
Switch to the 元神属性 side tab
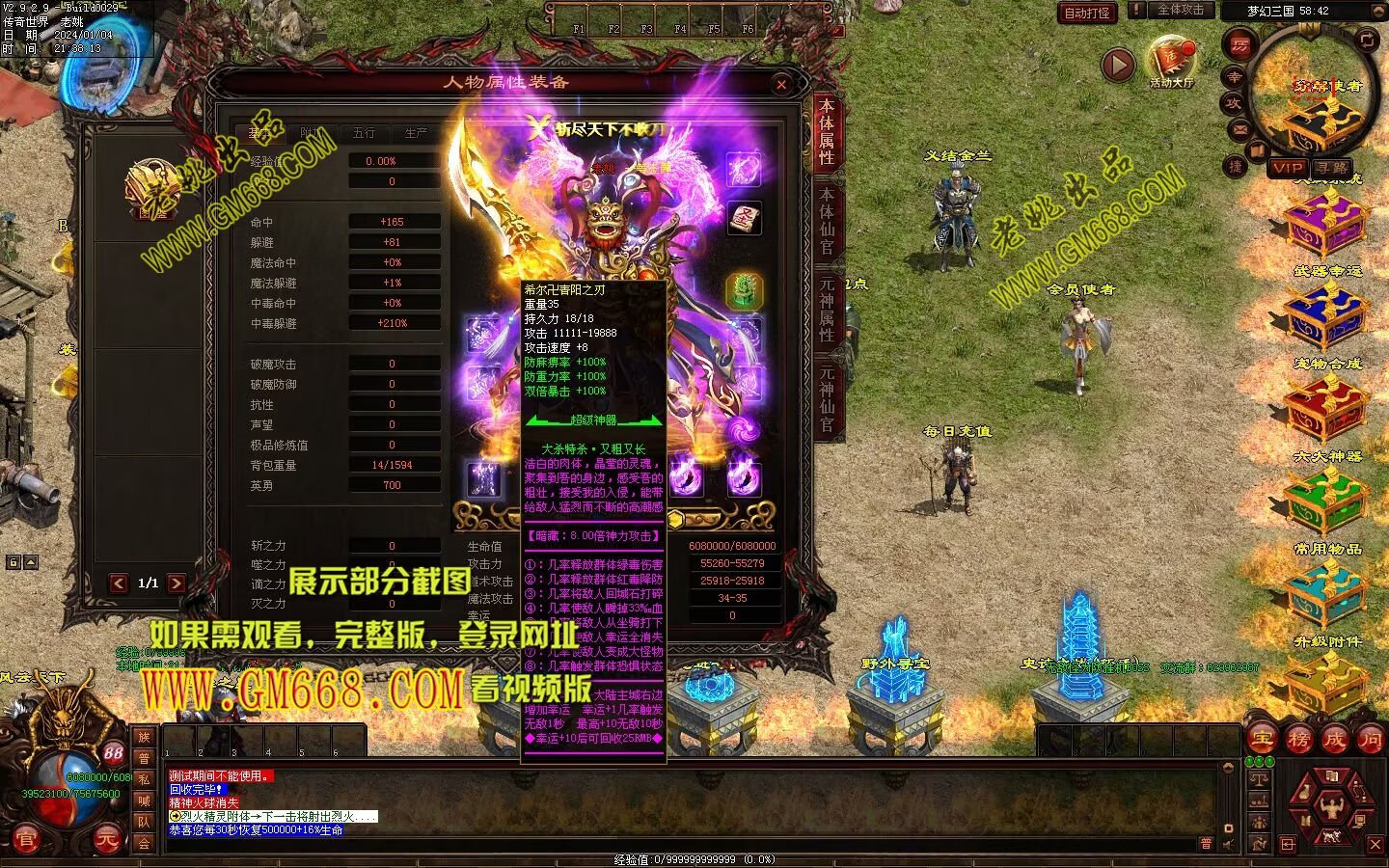827,309
